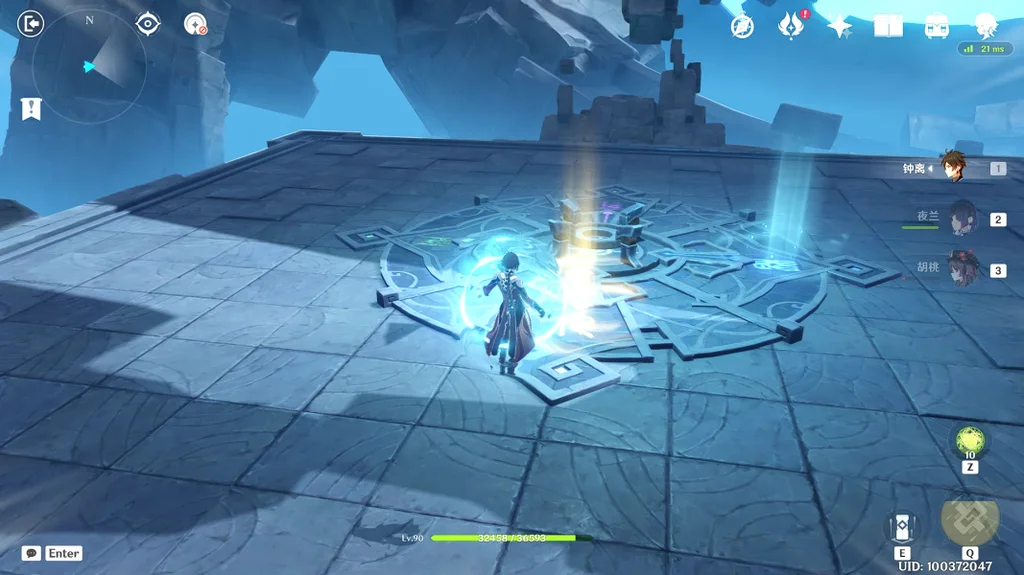Viewport: 1024px width, 575px height.
Task: Open the circular minimap
Action: [x=89, y=66]
